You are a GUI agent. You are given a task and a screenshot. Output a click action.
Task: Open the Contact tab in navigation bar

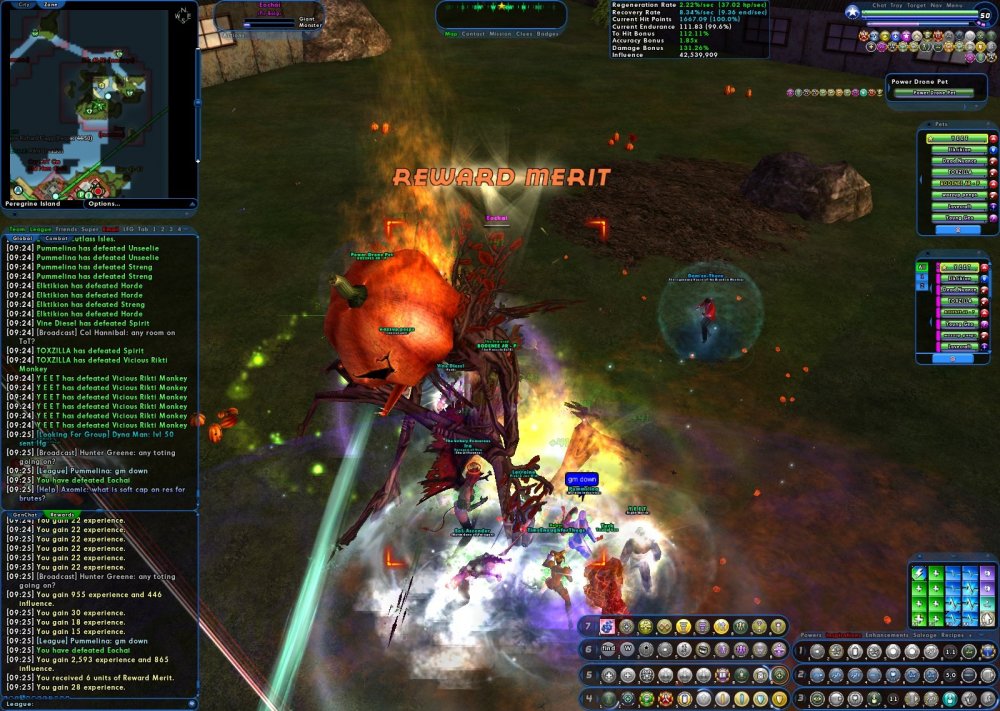pos(473,34)
